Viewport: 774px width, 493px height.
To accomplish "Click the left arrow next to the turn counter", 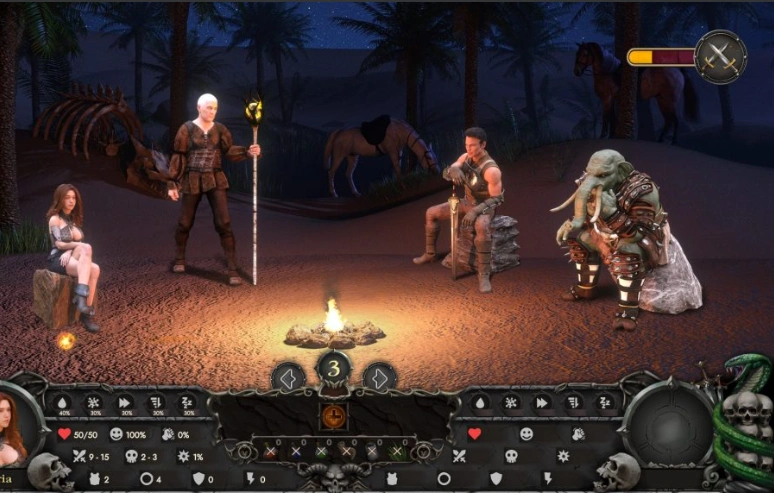I will tap(288, 378).
